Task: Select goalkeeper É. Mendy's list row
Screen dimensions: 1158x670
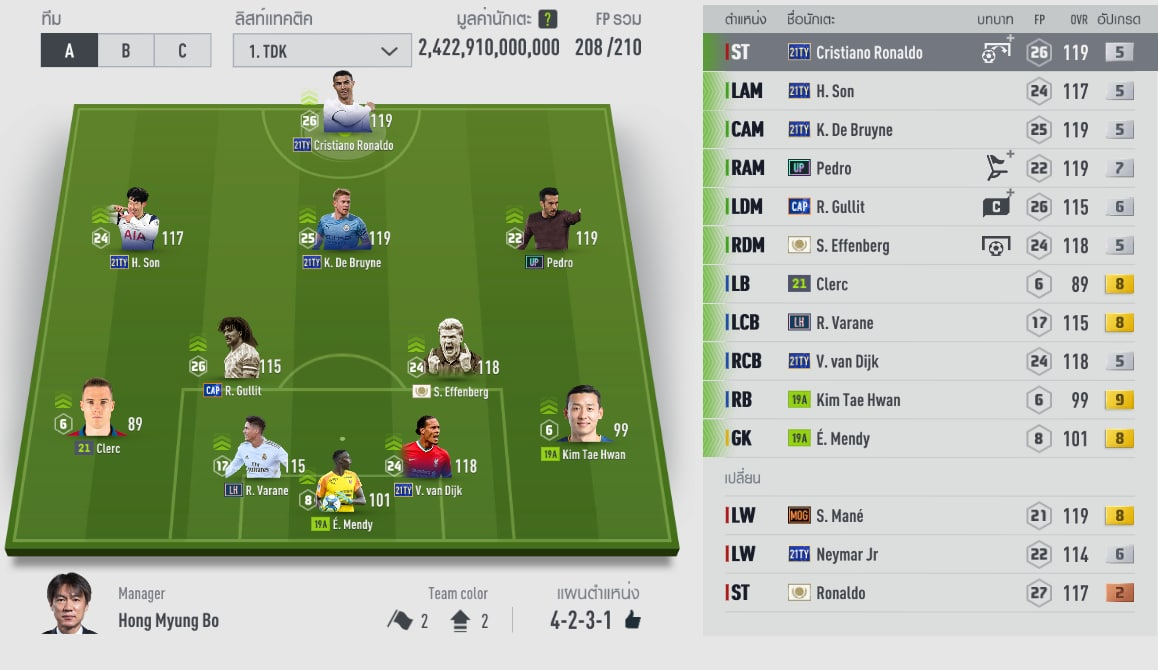Action: 930,438
